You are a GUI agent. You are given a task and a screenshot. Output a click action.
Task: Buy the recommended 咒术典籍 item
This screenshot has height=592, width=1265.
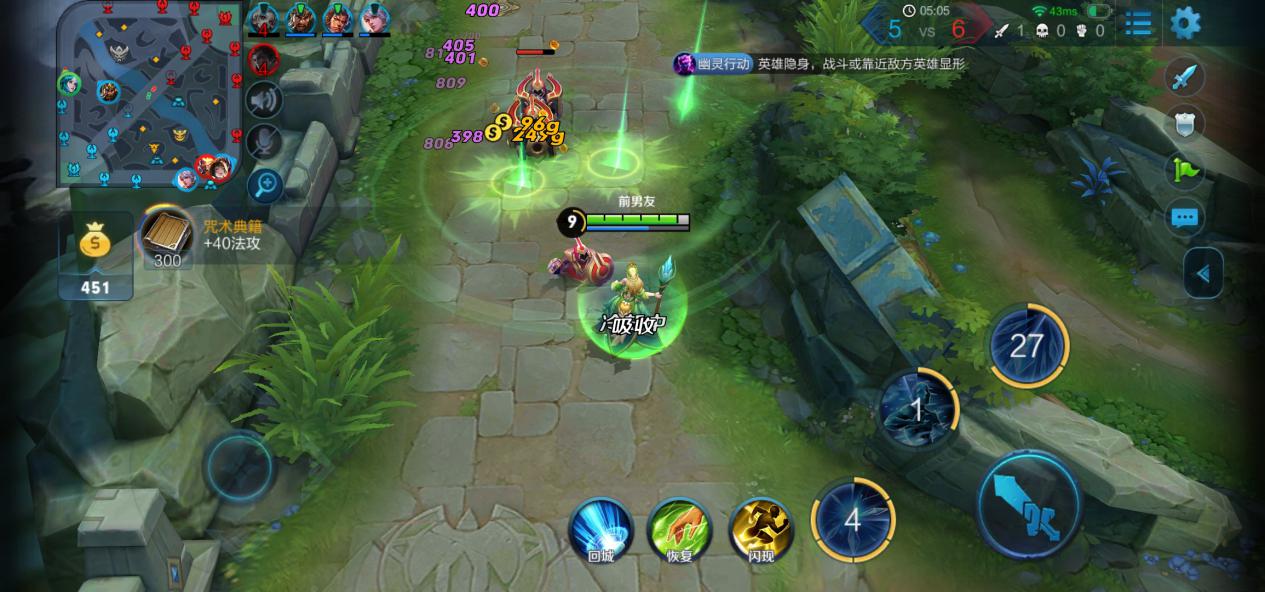point(168,236)
